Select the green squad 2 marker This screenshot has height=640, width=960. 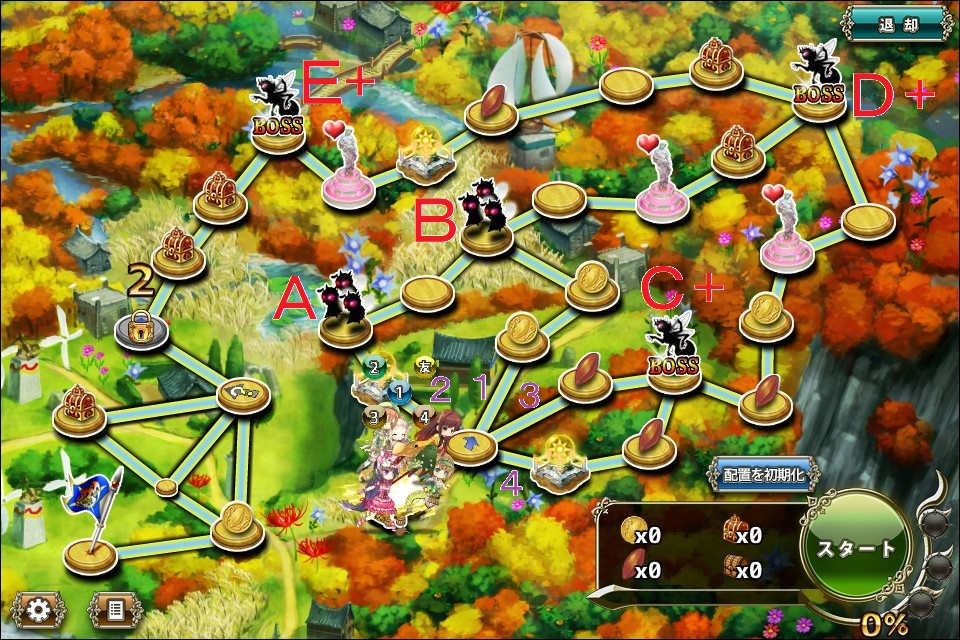coord(374,367)
